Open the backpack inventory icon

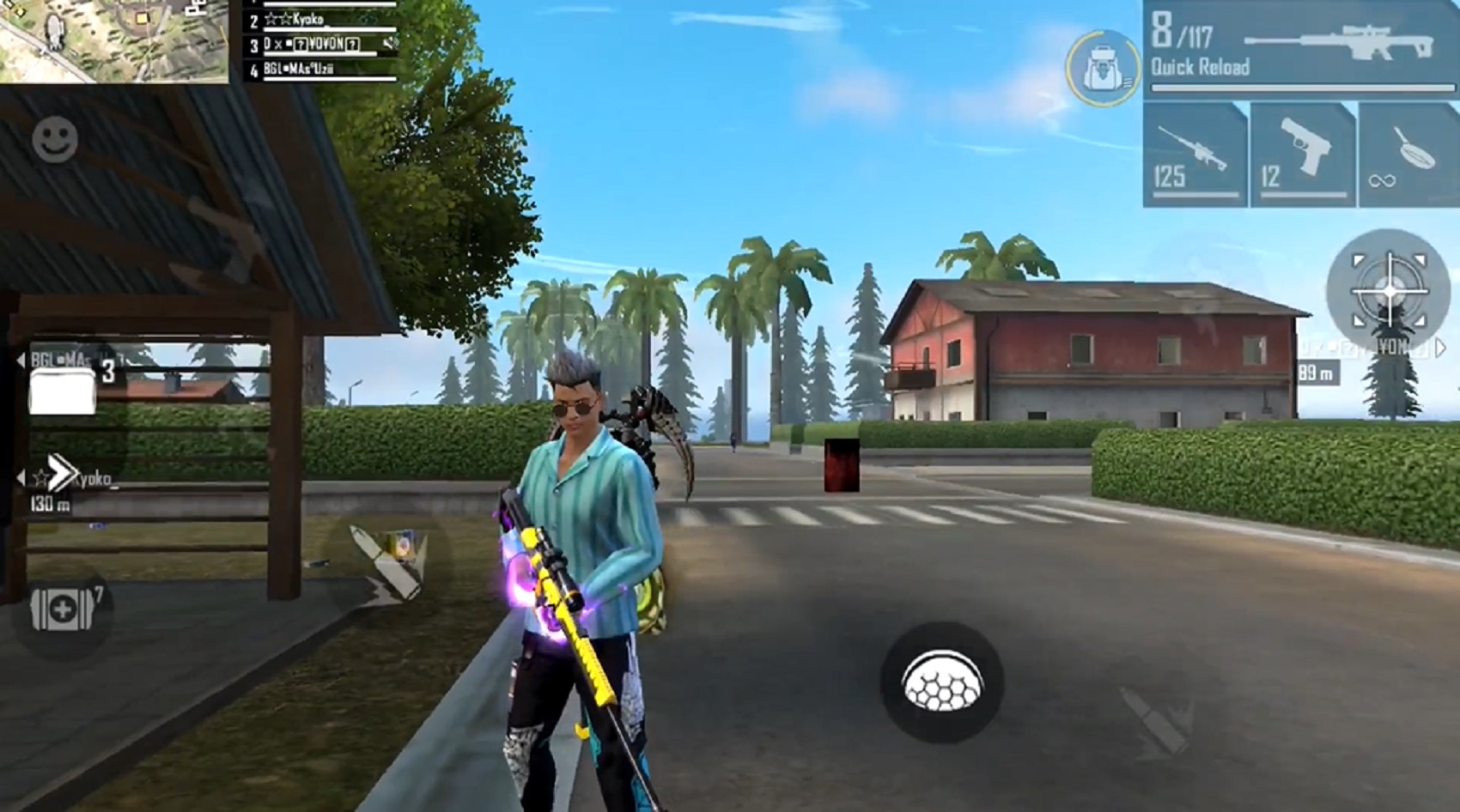[x=1102, y=65]
